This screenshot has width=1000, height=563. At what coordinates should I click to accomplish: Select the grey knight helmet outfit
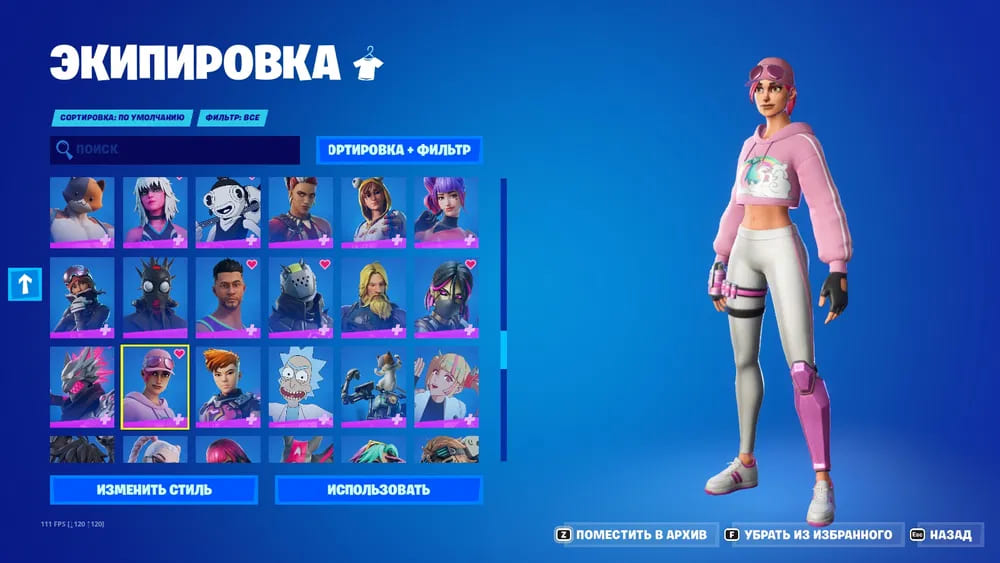[301, 296]
